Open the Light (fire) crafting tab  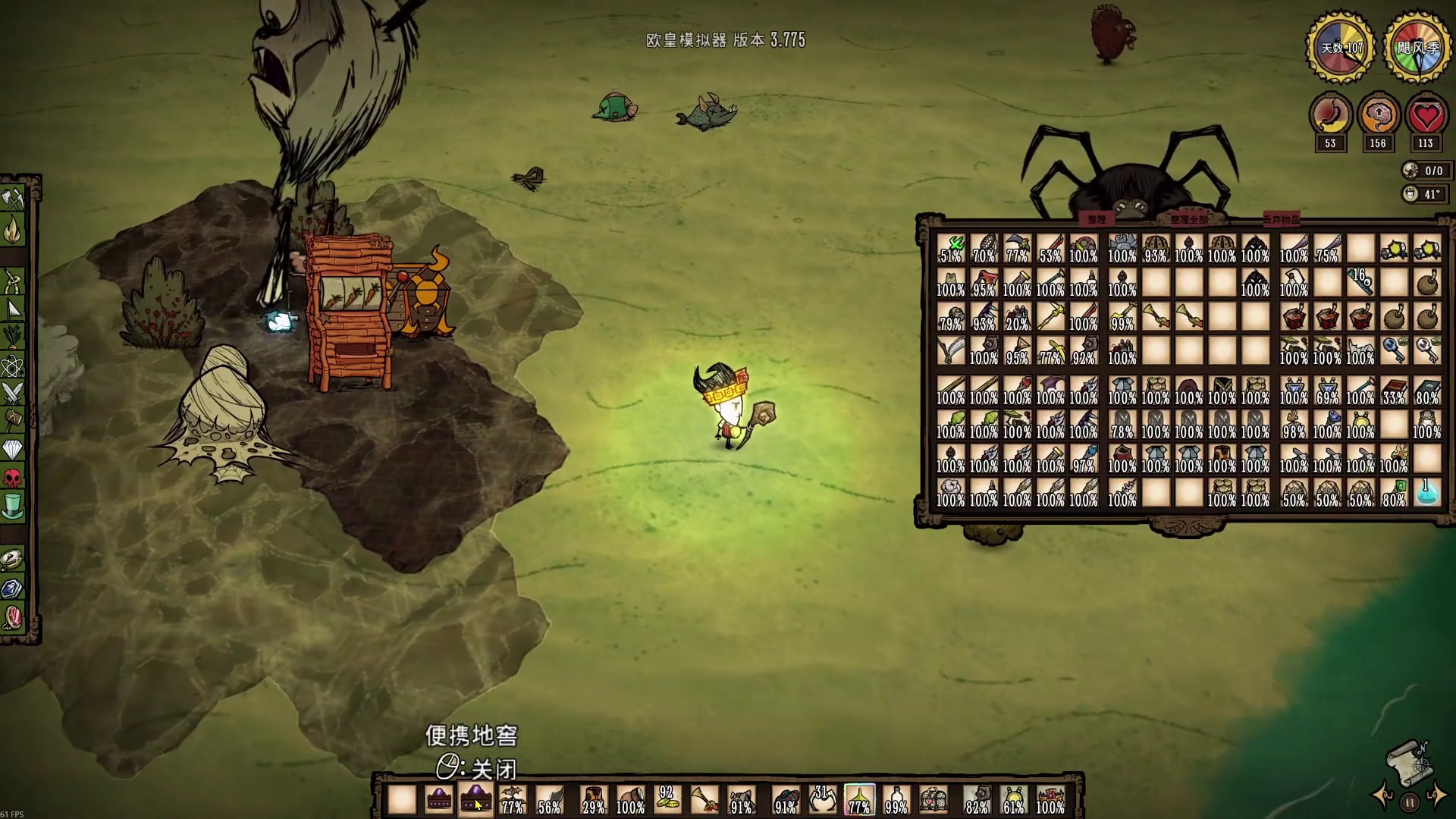coord(13,230)
